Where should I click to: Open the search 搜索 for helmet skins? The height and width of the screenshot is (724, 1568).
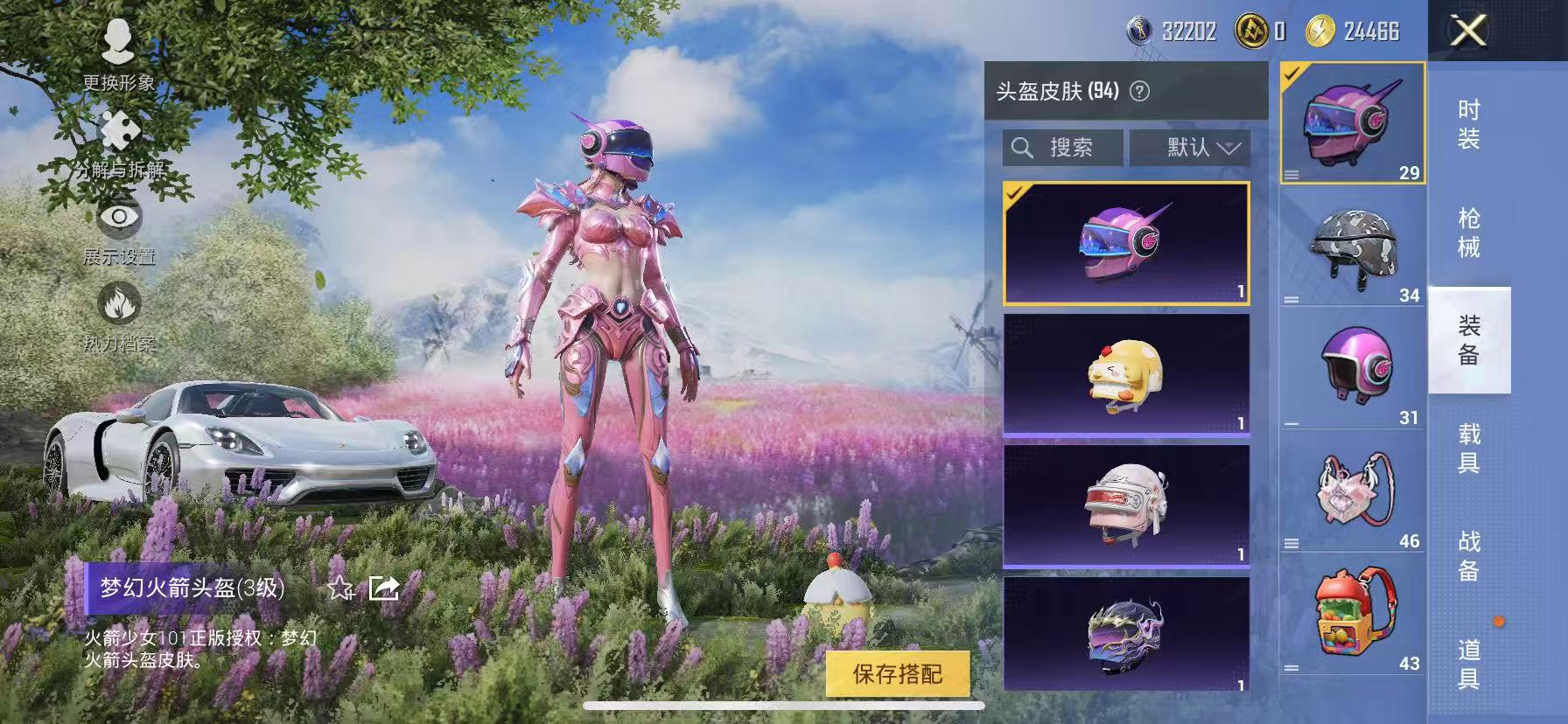1063,147
